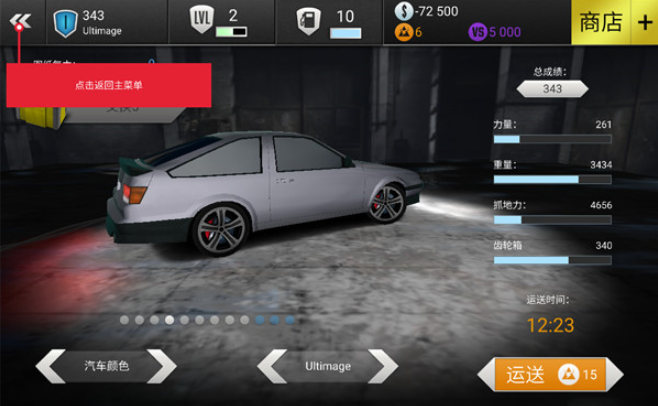658x406 pixels.
Task: Go back with the double-arrow button
Action: click(x=21, y=22)
